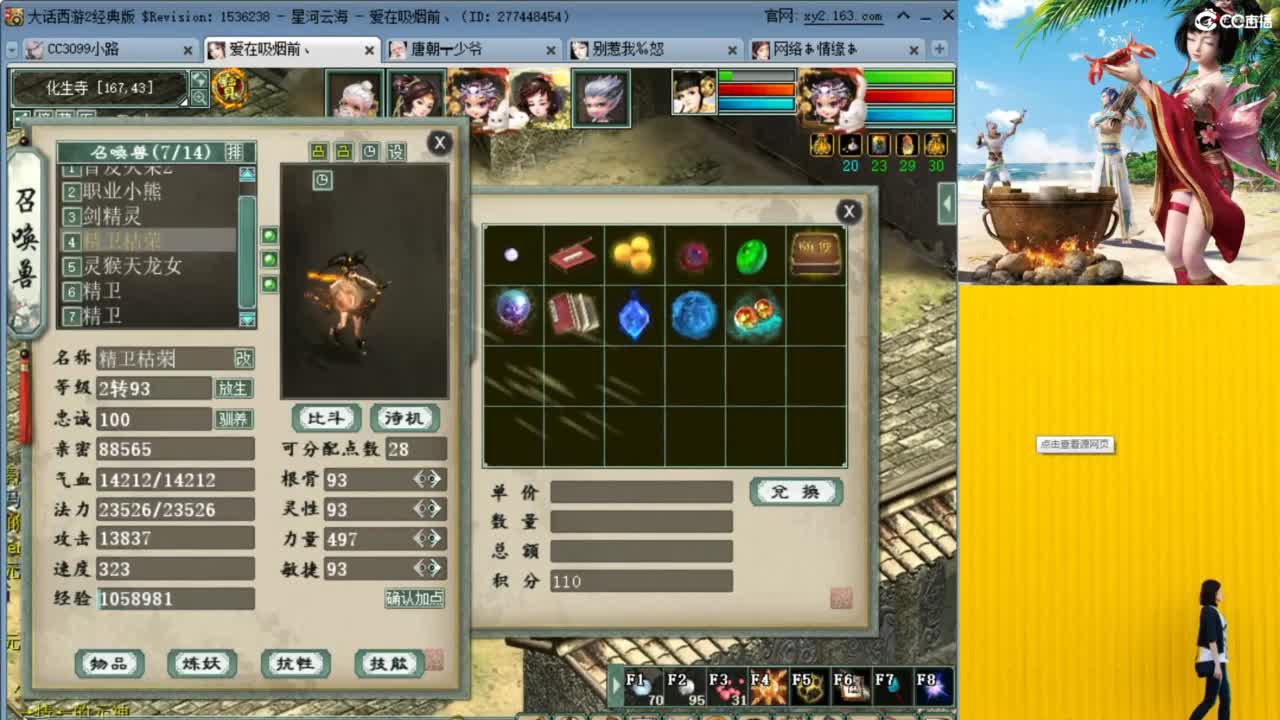Click the 确认加点 confirm points control
The image size is (1280, 720).
coord(414,597)
